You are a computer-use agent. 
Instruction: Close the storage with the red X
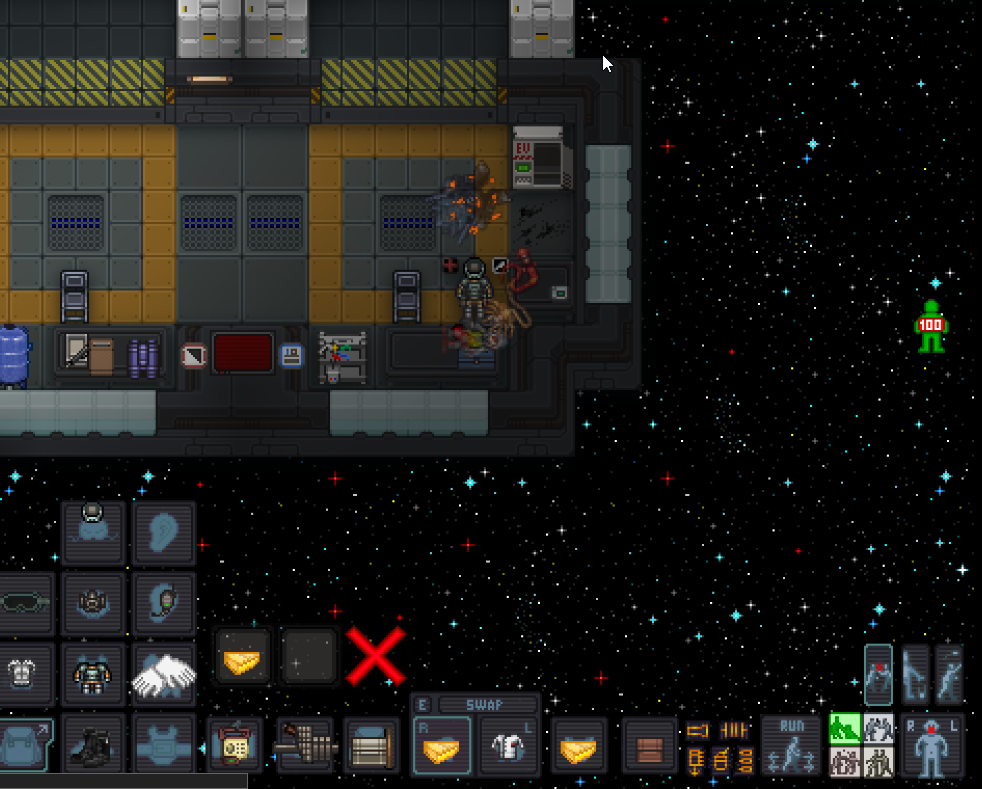[x=376, y=656]
